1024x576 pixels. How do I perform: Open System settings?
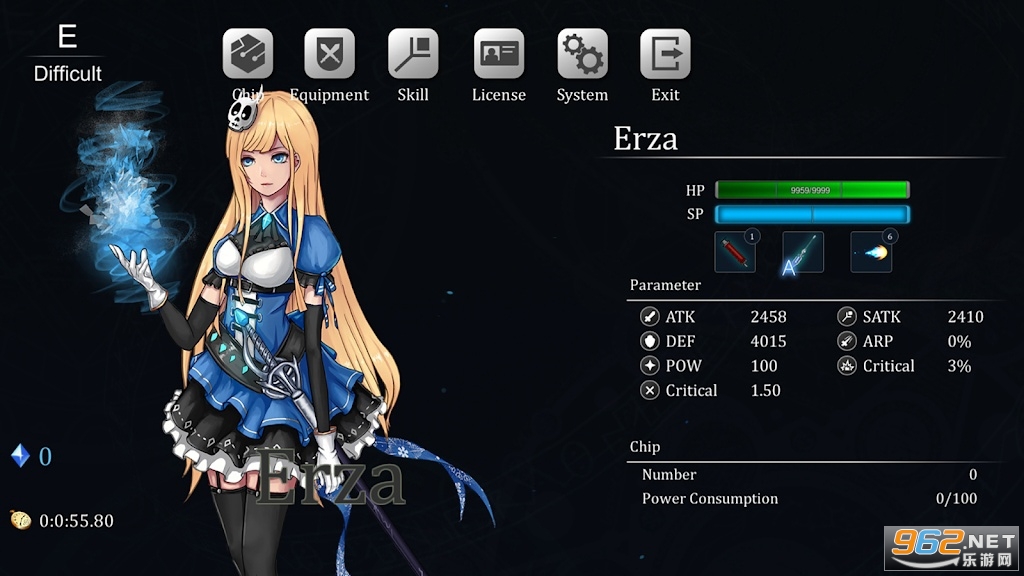click(x=582, y=54)
